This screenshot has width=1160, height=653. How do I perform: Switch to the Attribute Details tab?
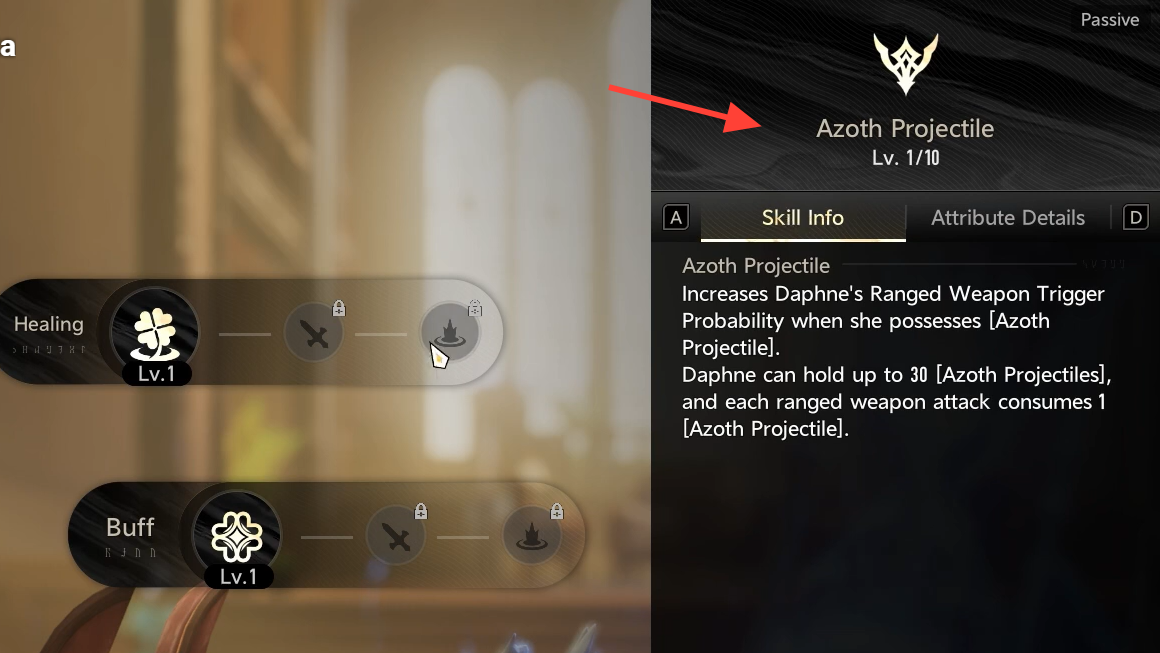(x=1007, y=218)
